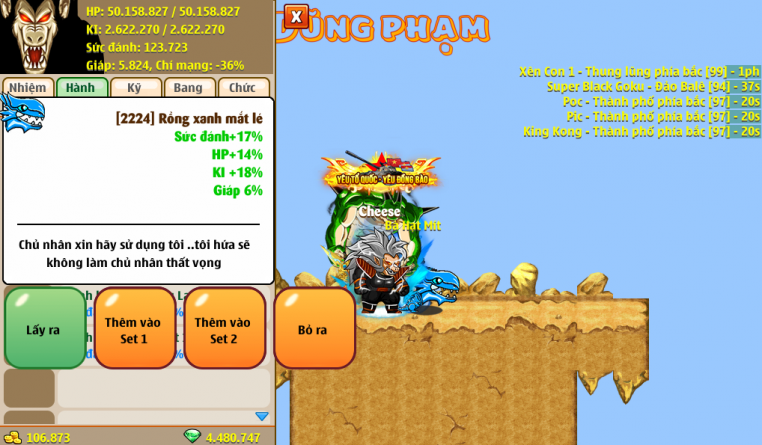Open the Bang tab

pos(189,87)
